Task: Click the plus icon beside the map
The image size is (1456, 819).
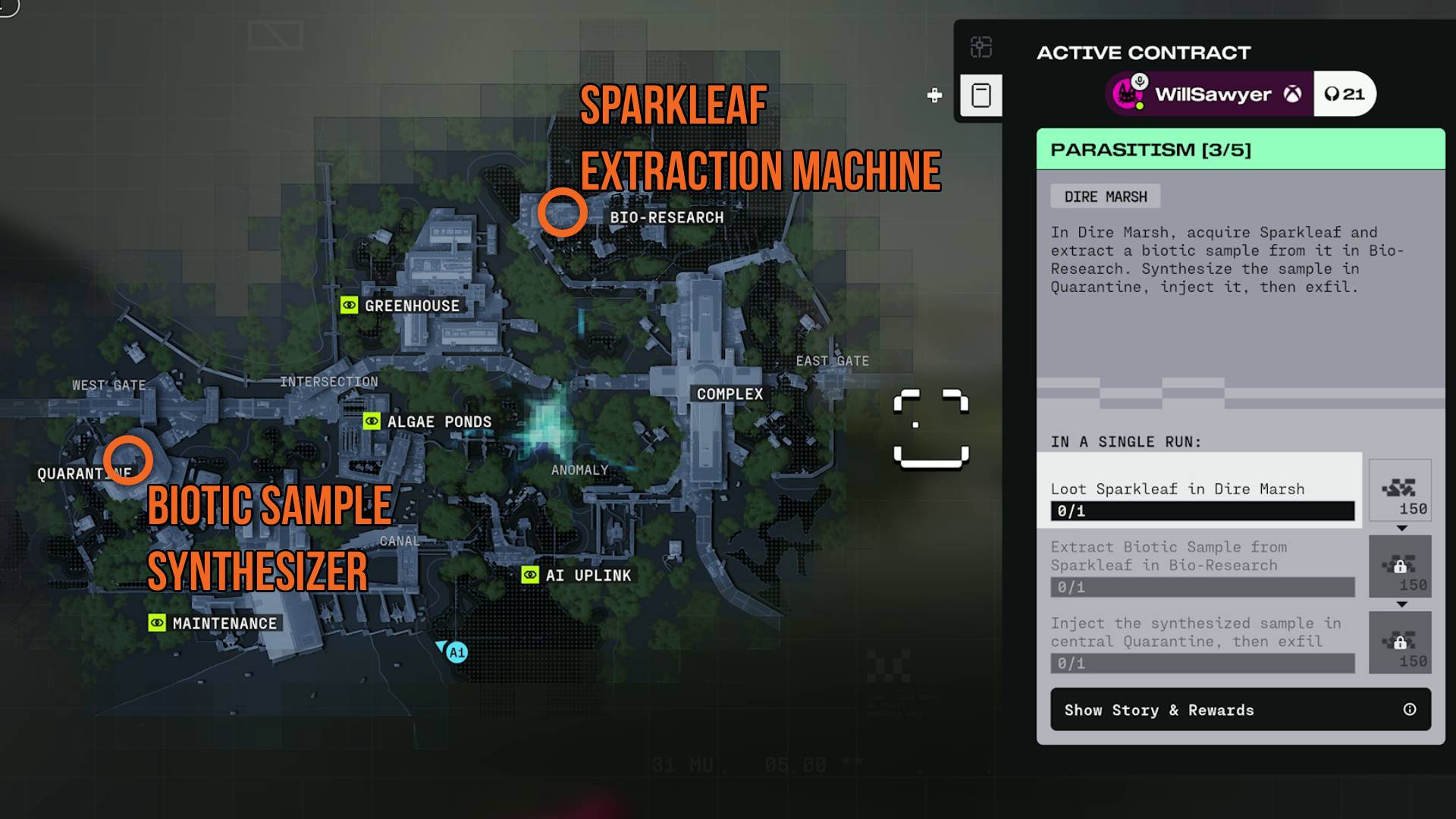Action: [934, 95]
